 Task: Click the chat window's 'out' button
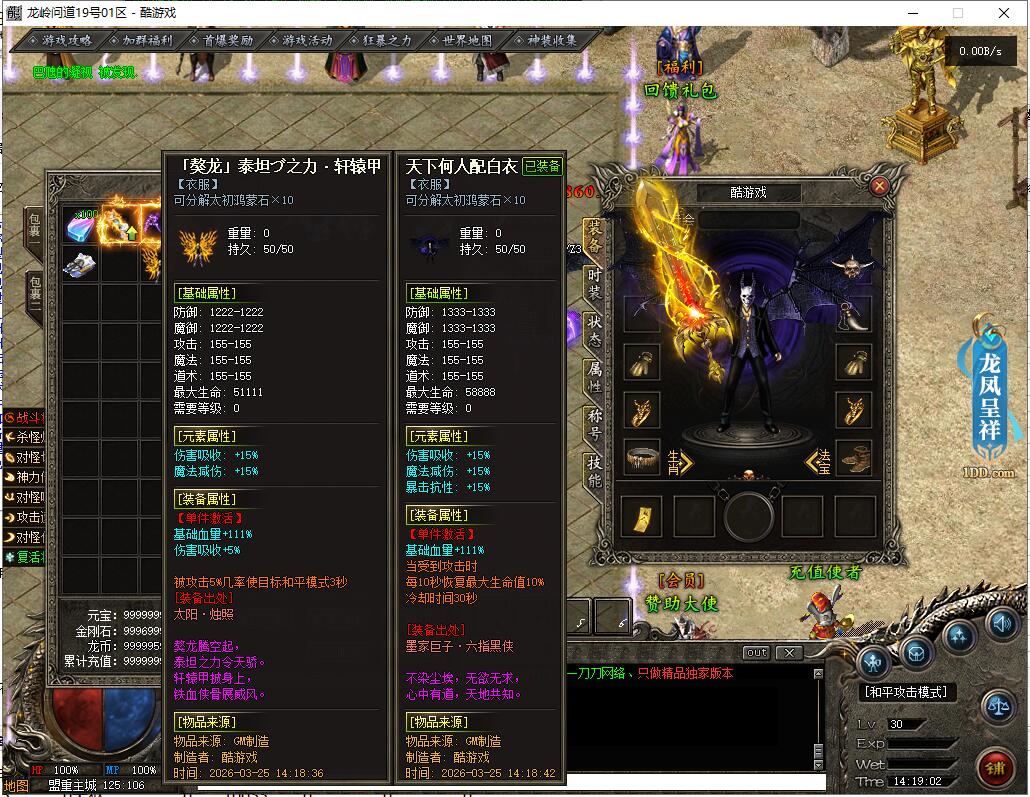click(x=757, y=653)
